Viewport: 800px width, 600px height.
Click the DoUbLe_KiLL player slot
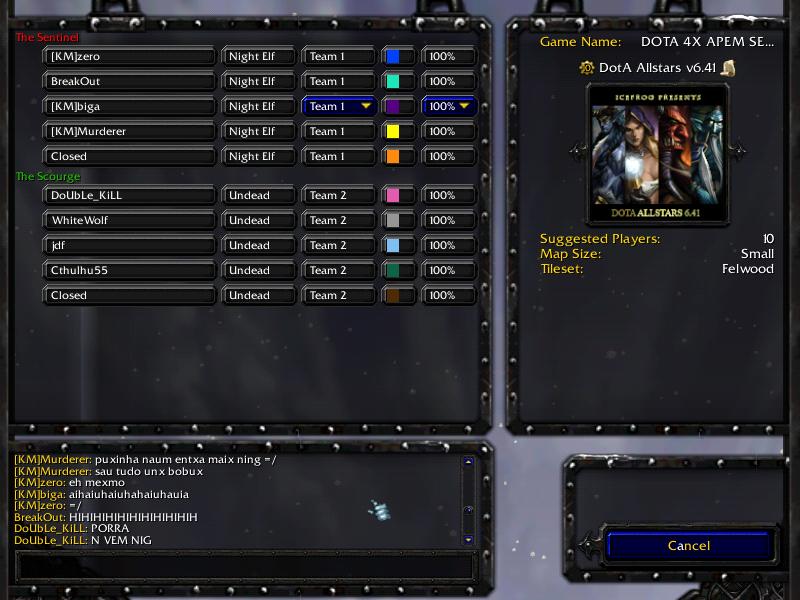pyautogui.click(x=130, y=195)
